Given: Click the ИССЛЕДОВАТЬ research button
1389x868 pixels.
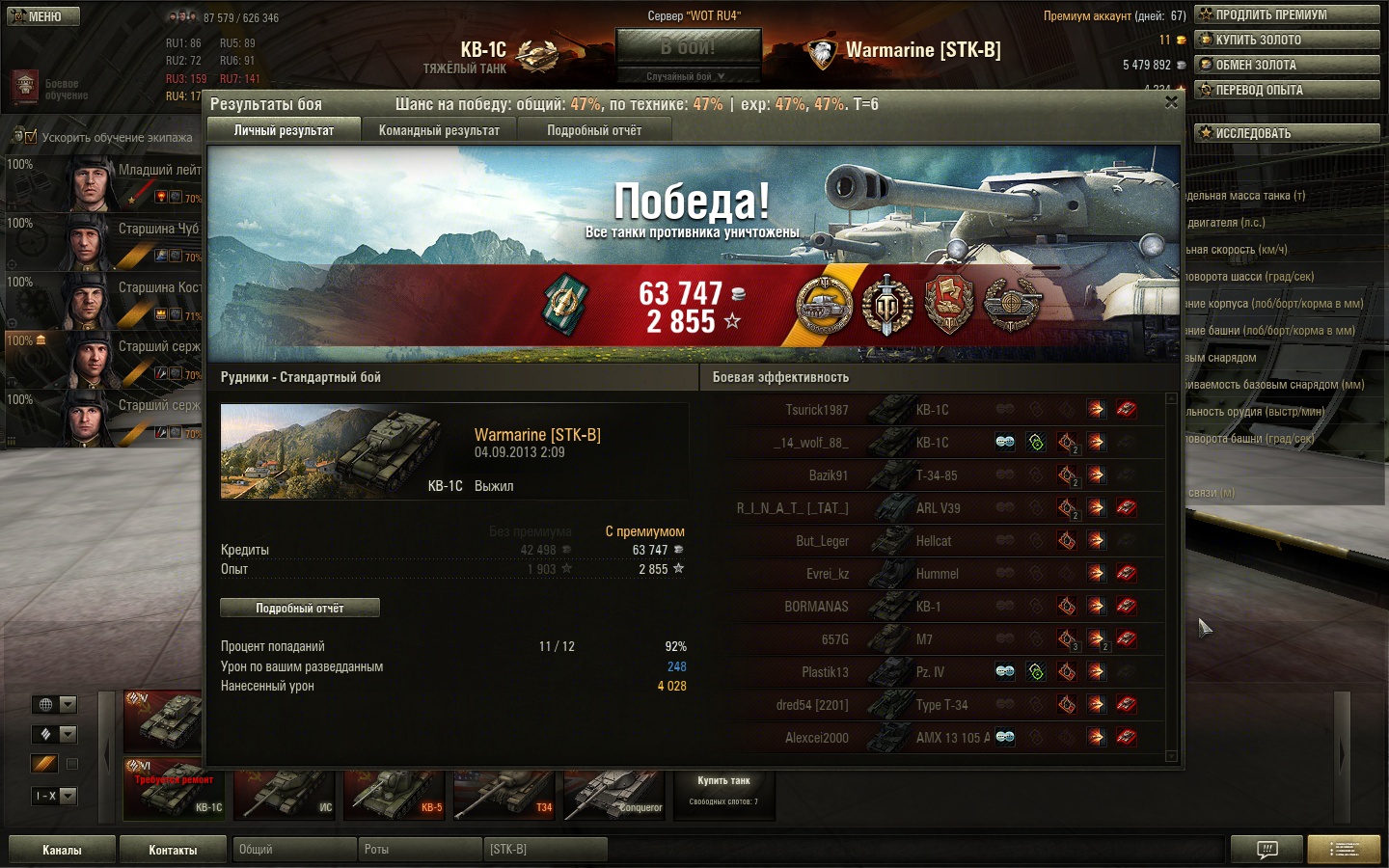Looking at the screenshot, I should pos(1287,133).
